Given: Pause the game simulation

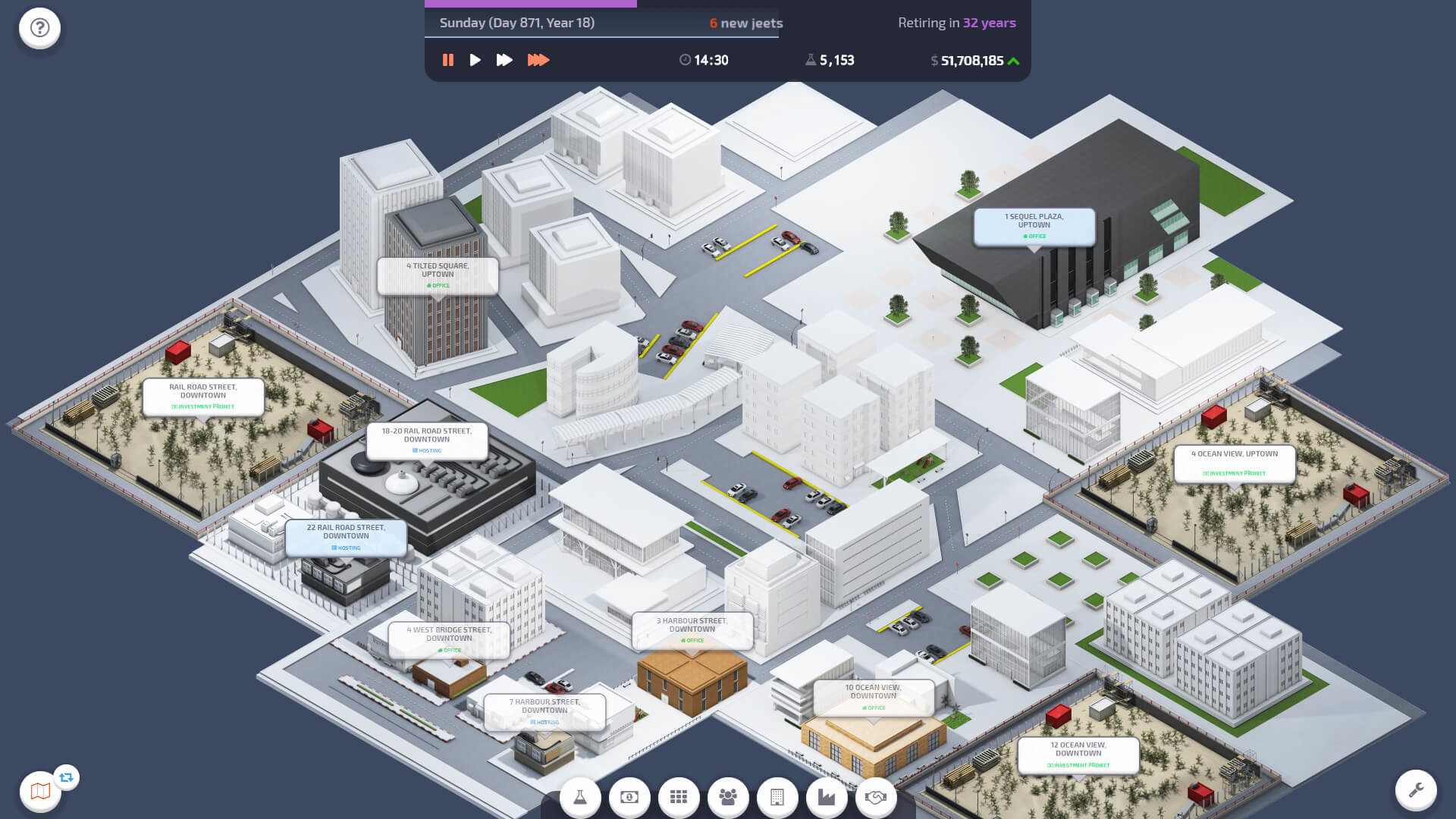Looking at the screenshot, I should tap(448, 59).
